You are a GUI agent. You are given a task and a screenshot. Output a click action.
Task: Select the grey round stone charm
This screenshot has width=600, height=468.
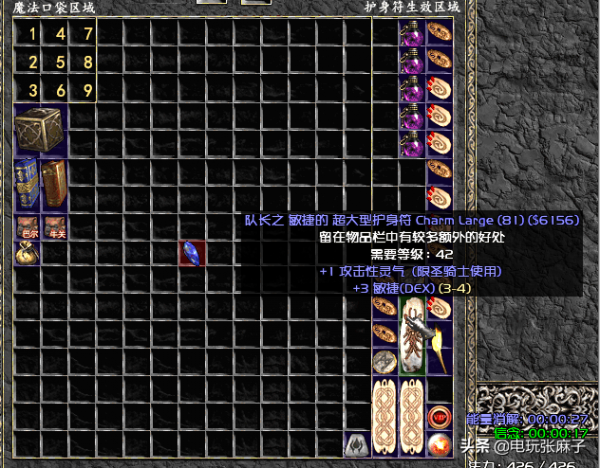click(x=383, y=362)
